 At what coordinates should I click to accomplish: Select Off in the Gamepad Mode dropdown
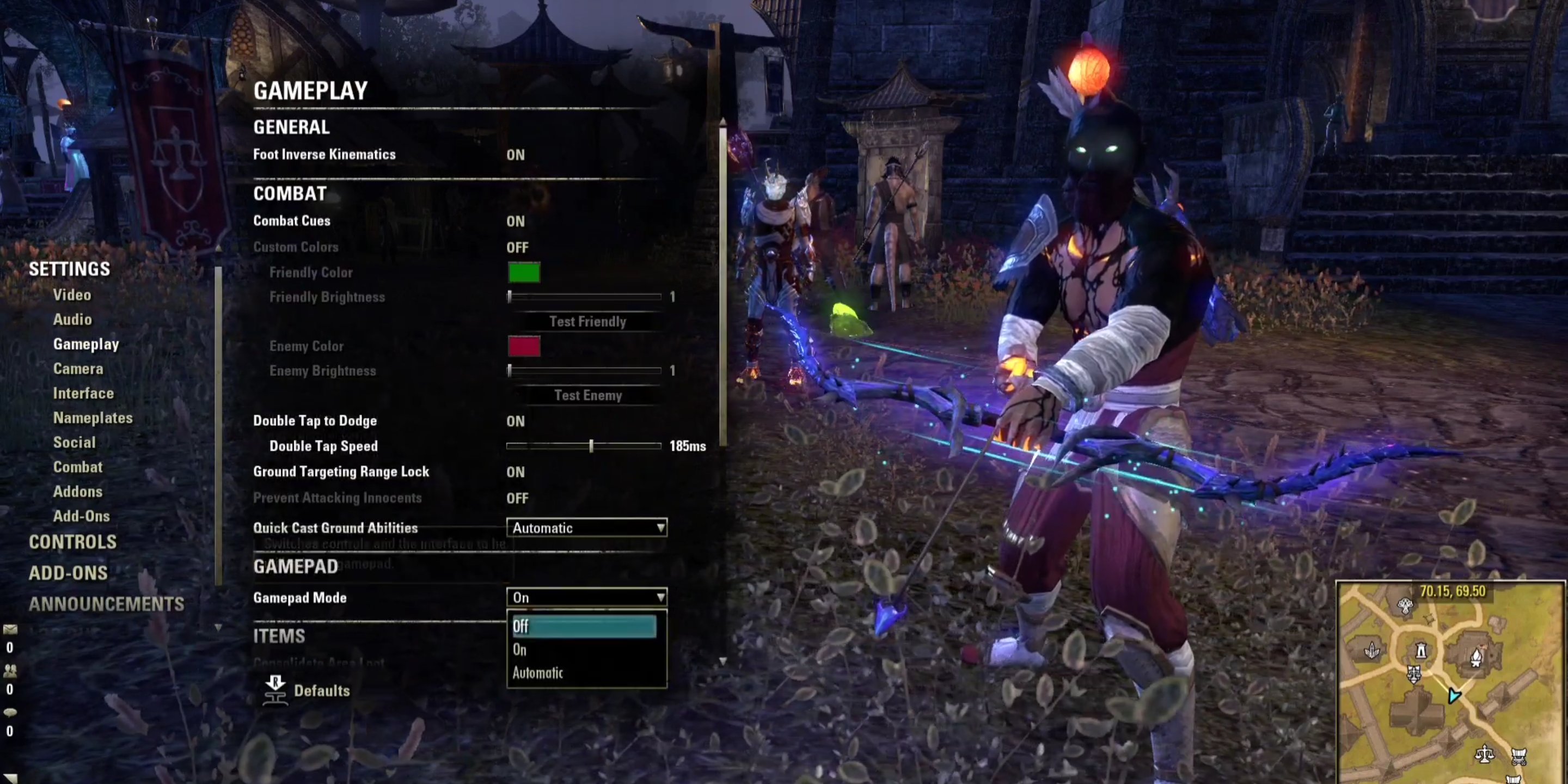pyautogui.click(x=583, y=626)
